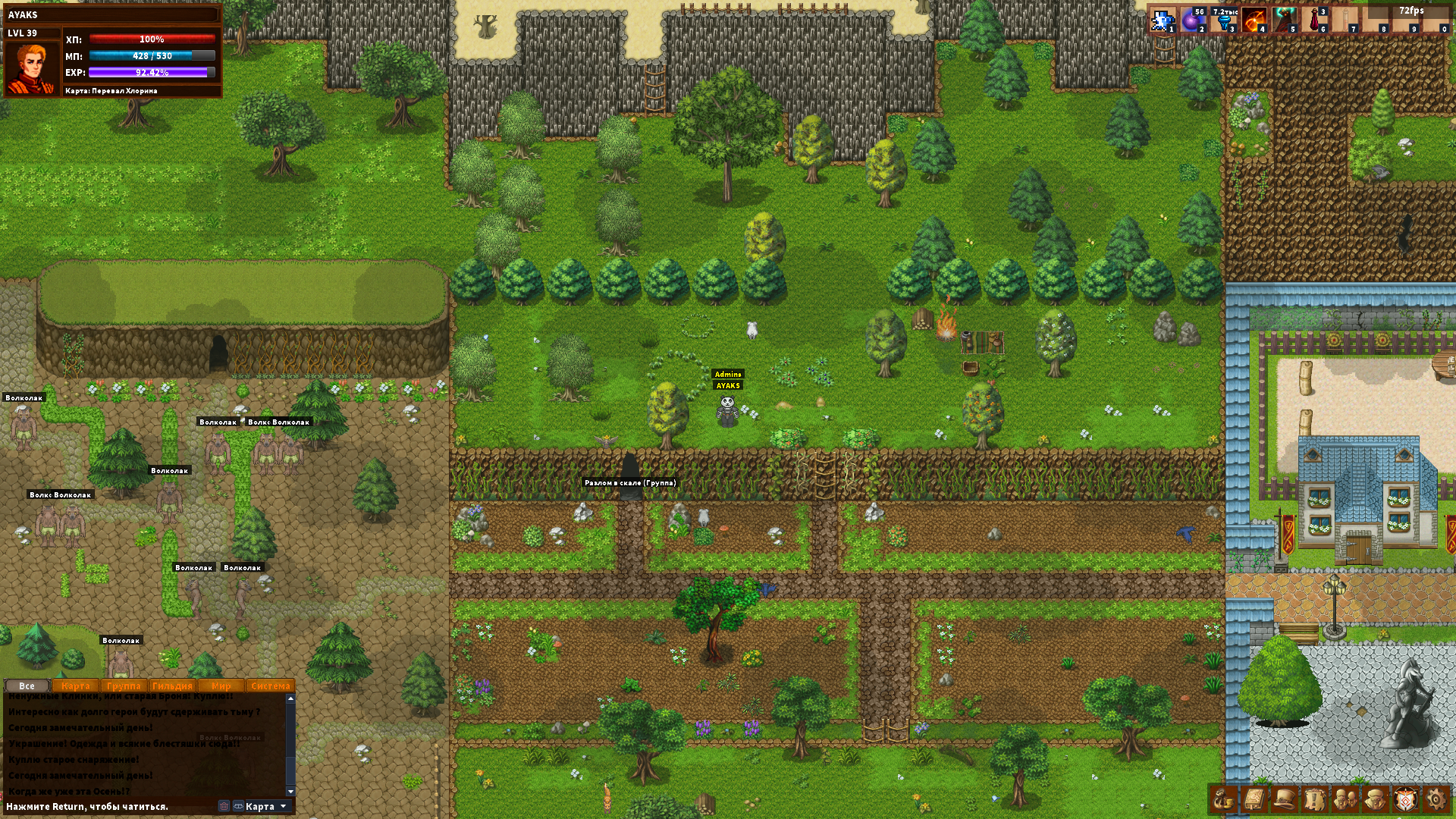Open the Группа chat tab
The height and width of the screenshot is (819, 1456).
pos(124,686)
